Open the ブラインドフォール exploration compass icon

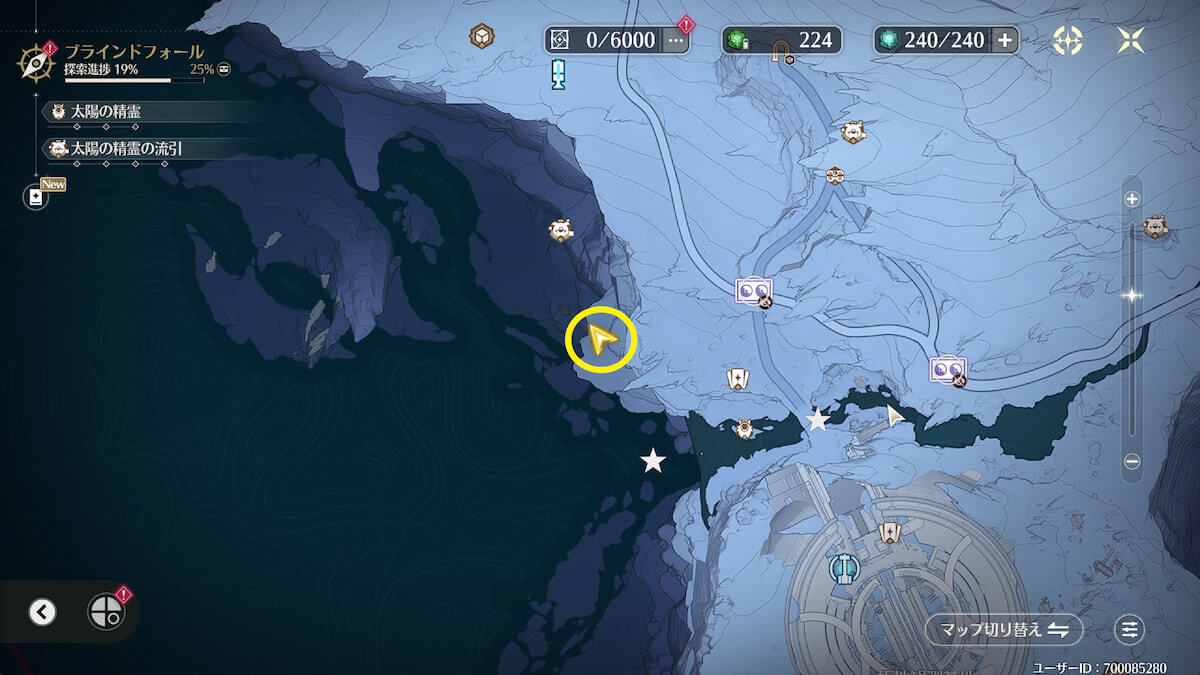(35, 62)
